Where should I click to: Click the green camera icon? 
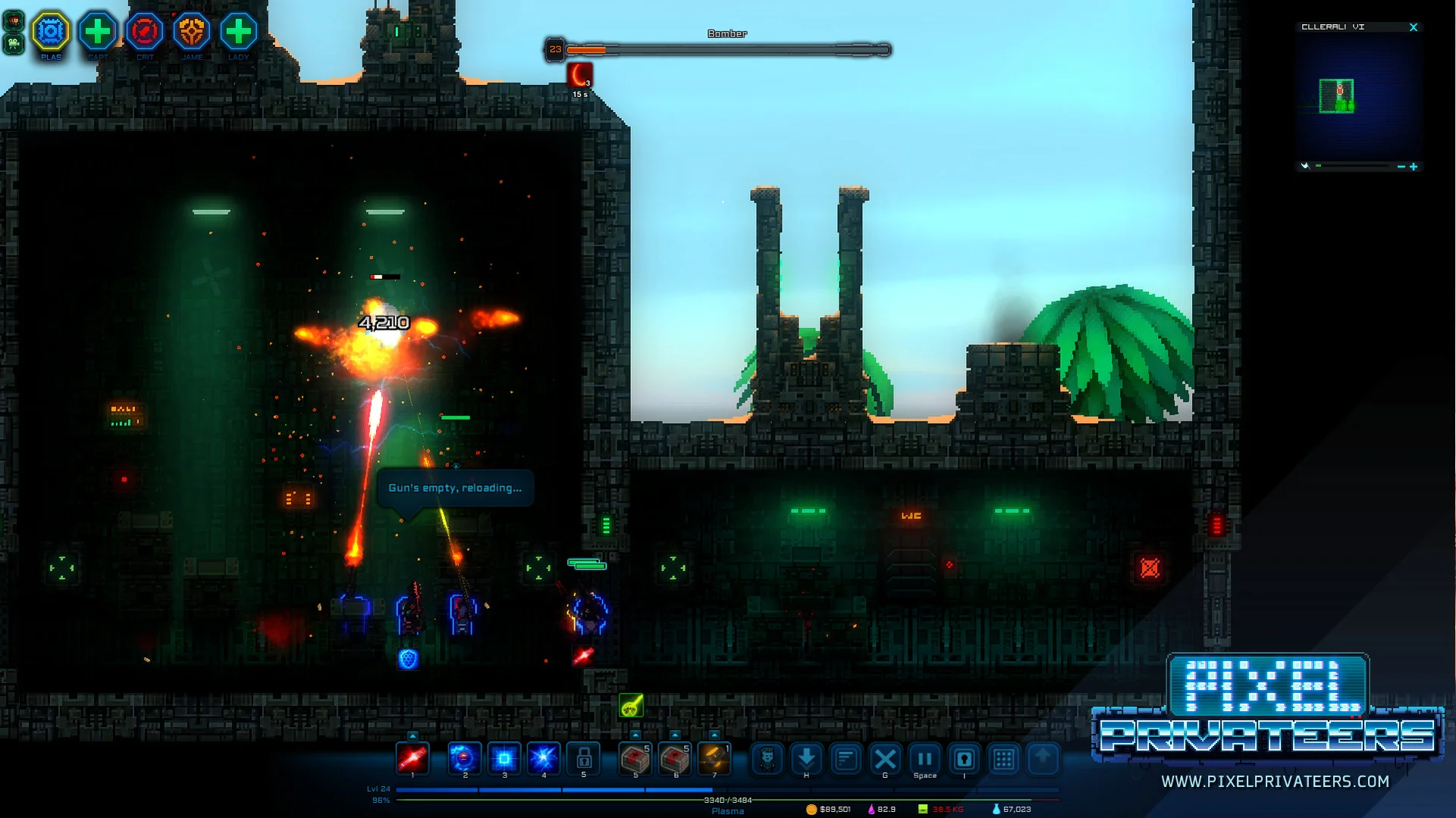[x=13, y=44]
